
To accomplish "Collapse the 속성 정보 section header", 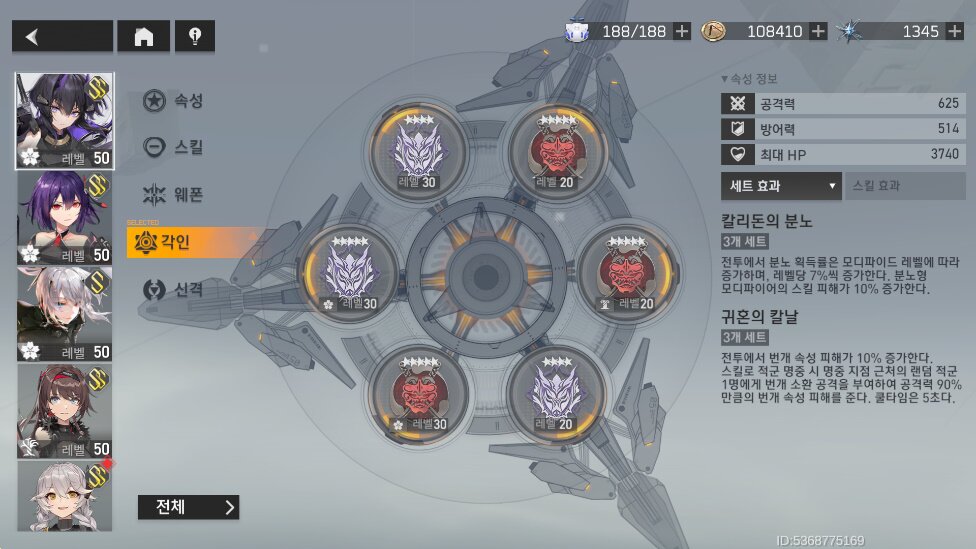I will click(748, 79).
